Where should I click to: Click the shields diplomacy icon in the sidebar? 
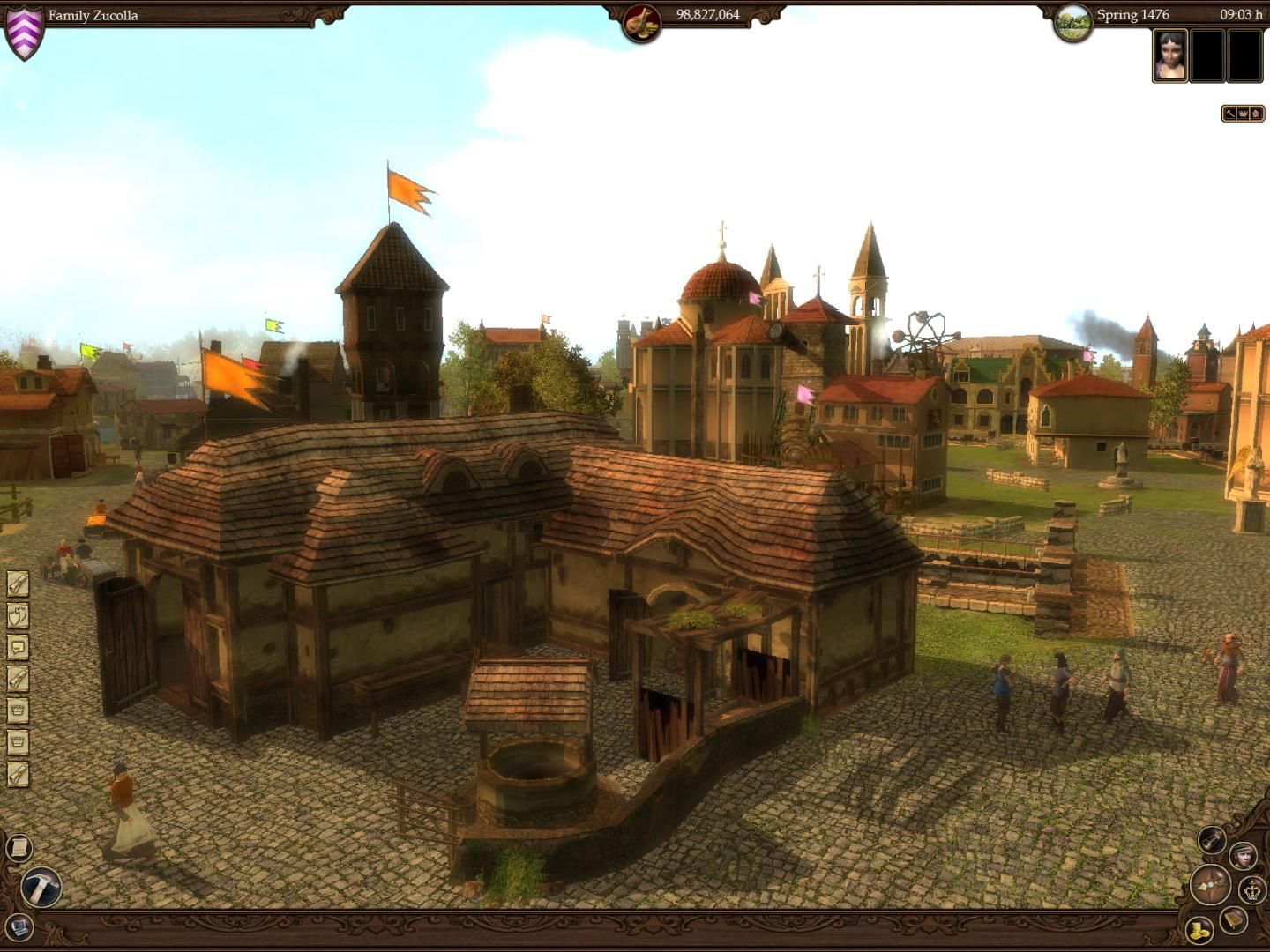point(18,615)
